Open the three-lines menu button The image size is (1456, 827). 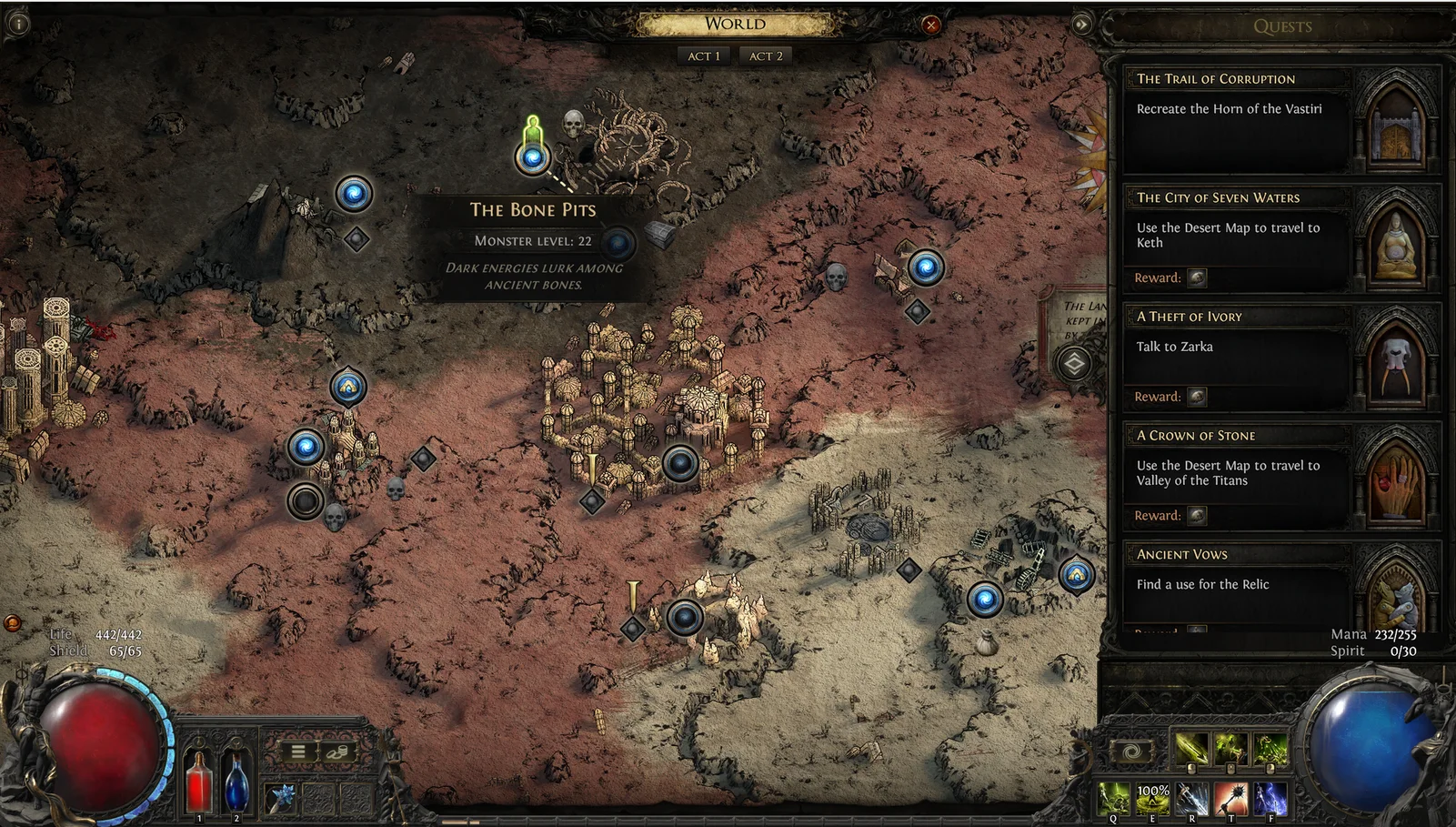point(297,751)
